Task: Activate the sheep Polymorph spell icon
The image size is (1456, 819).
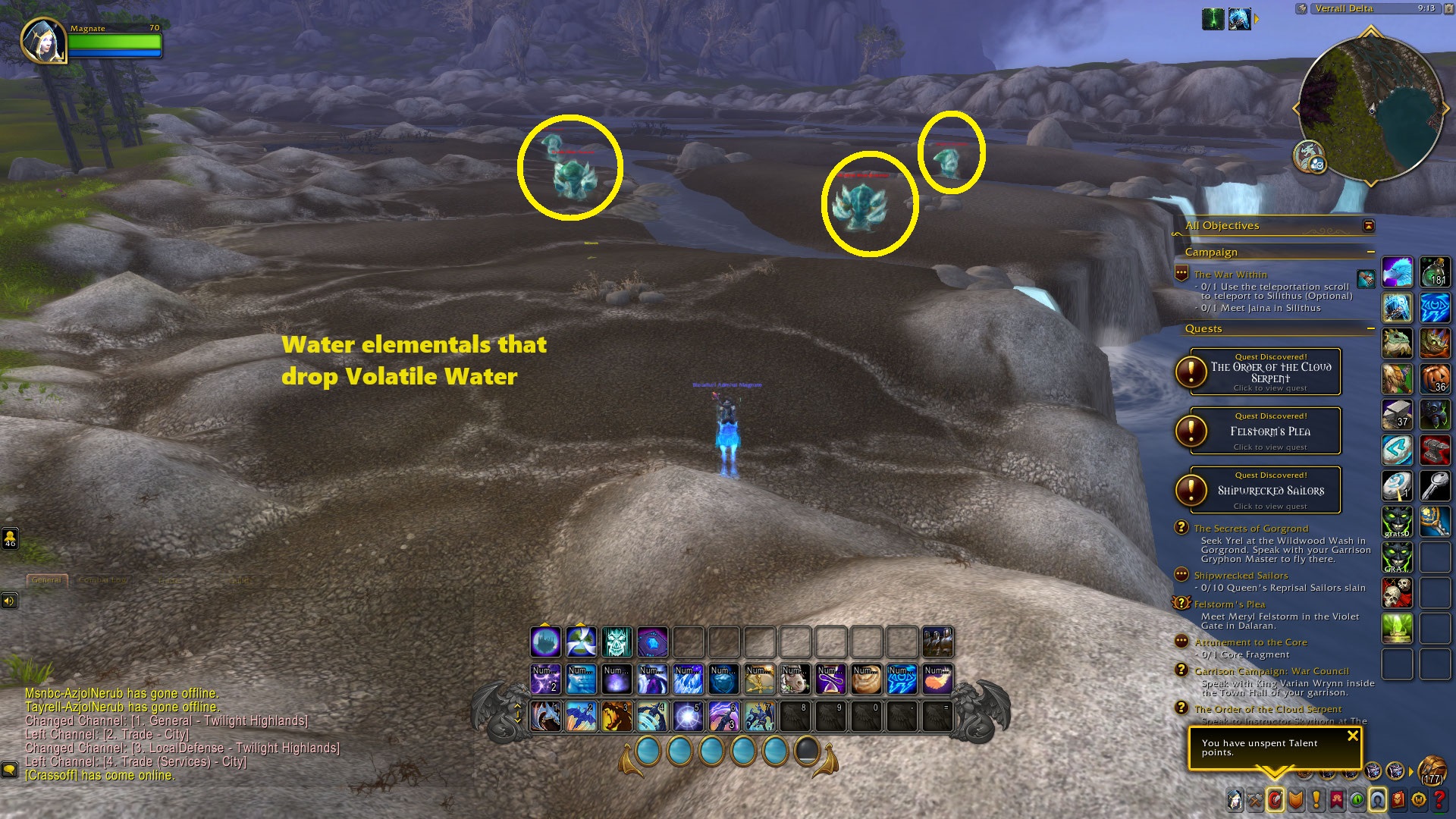Action: coord(794,680)
